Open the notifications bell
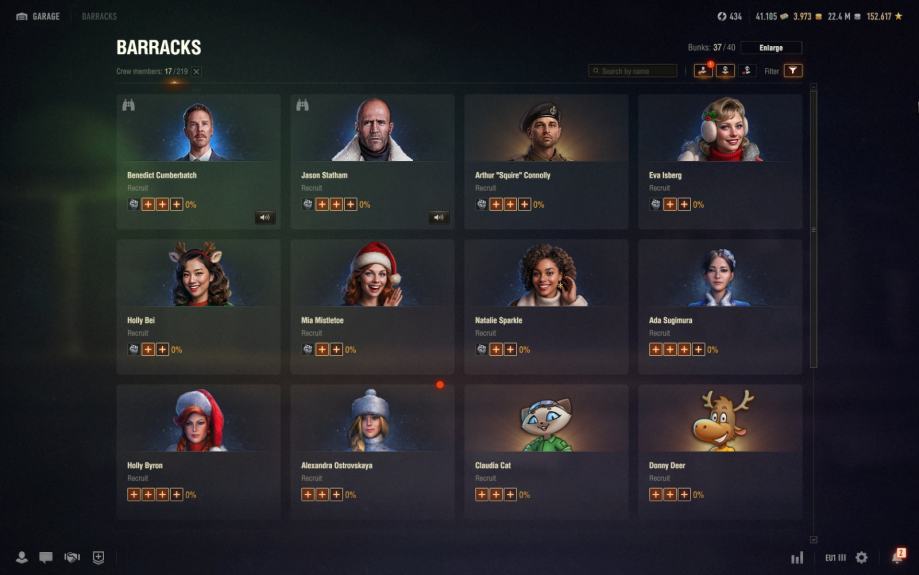This screenshot has height=575, width=919. pyautogui.click(x=897, y=557)
